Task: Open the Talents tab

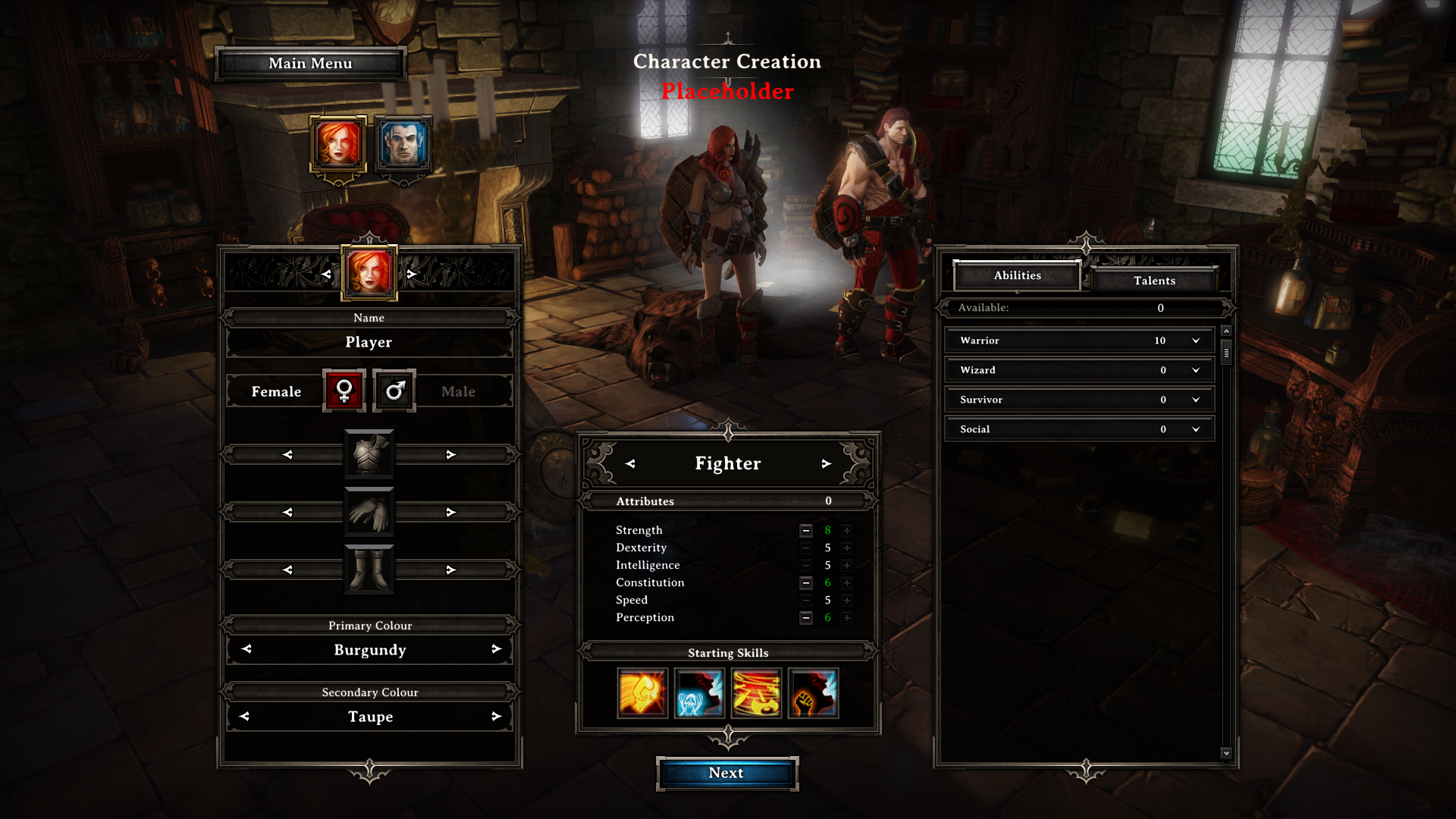Action: pos(1154,281)
